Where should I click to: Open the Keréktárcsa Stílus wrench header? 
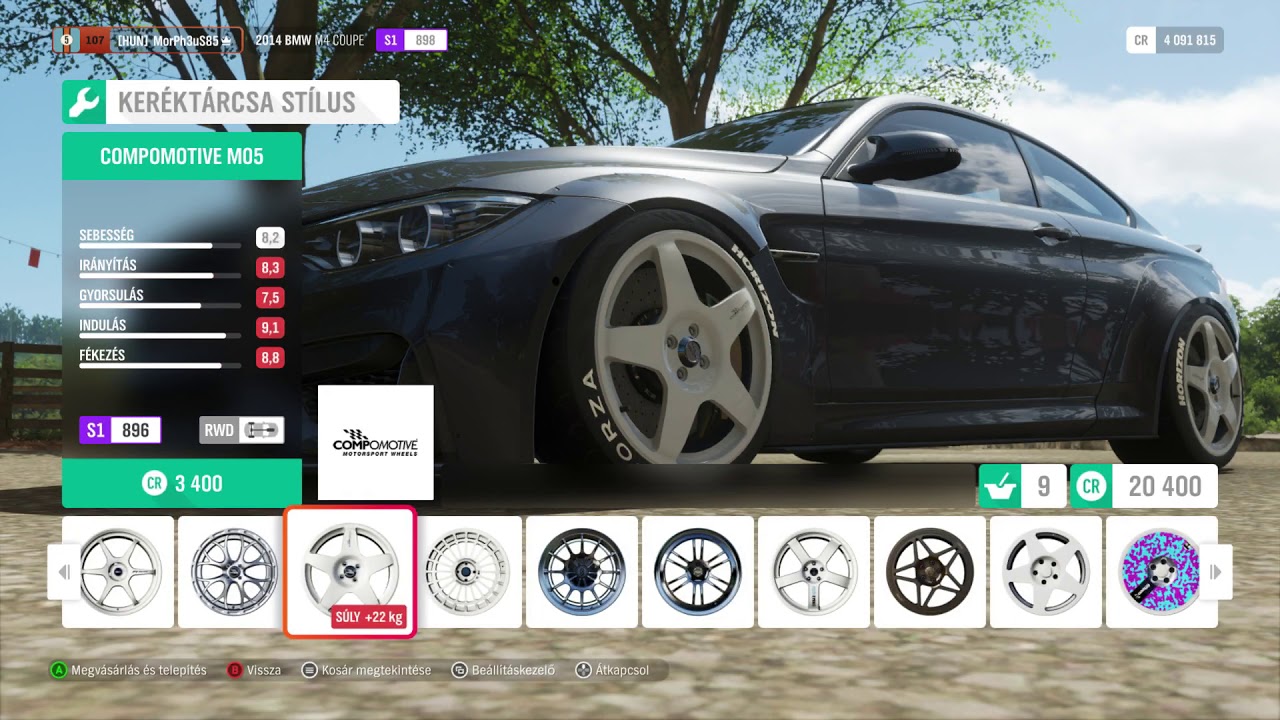pos(230,102)
